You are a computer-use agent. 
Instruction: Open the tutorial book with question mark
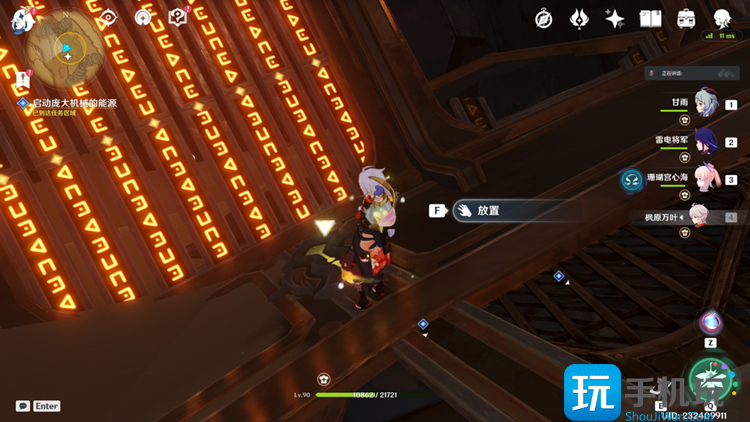178,17
